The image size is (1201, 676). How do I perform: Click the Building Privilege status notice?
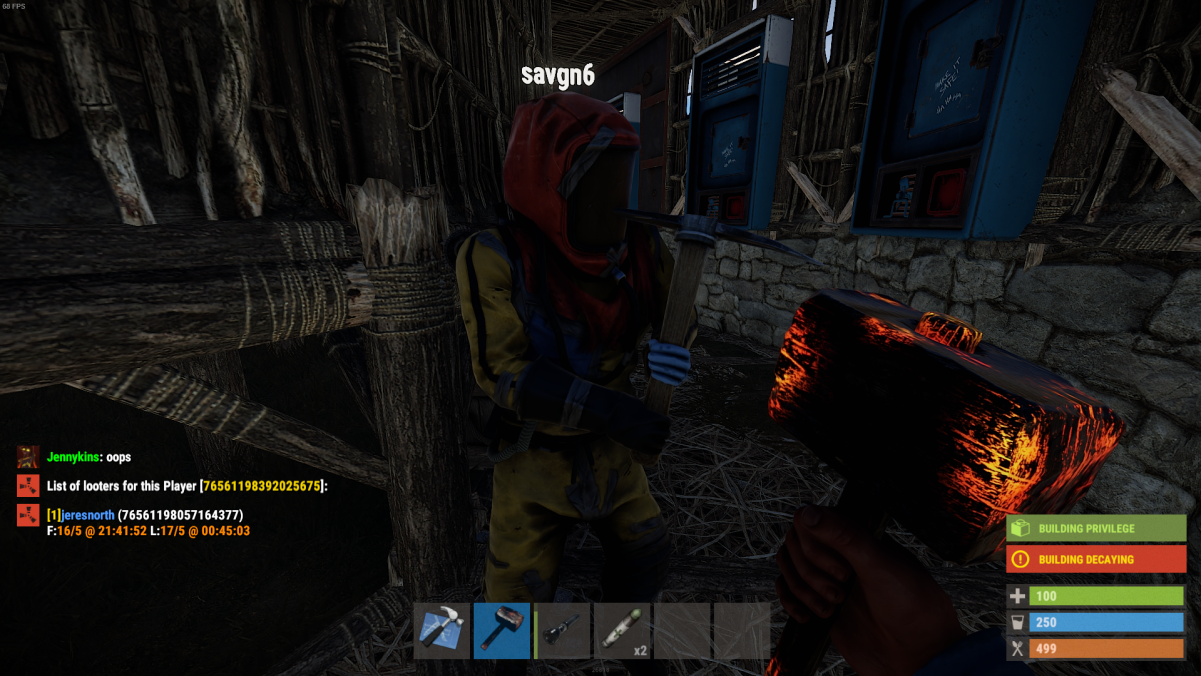click(1096, 529)
